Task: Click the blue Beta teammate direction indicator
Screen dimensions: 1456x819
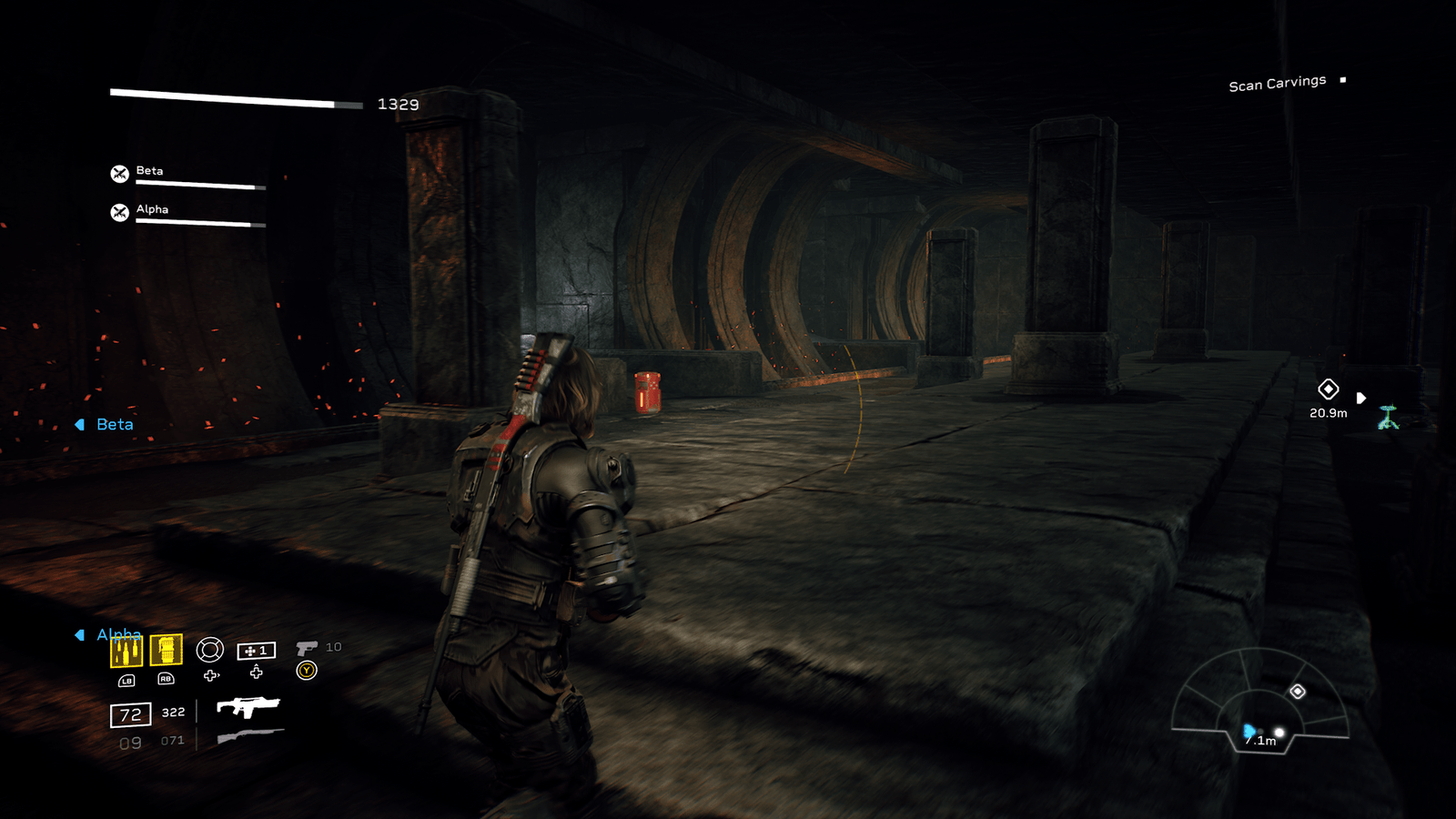Action: pyautogui.click(x=106, y=425)
